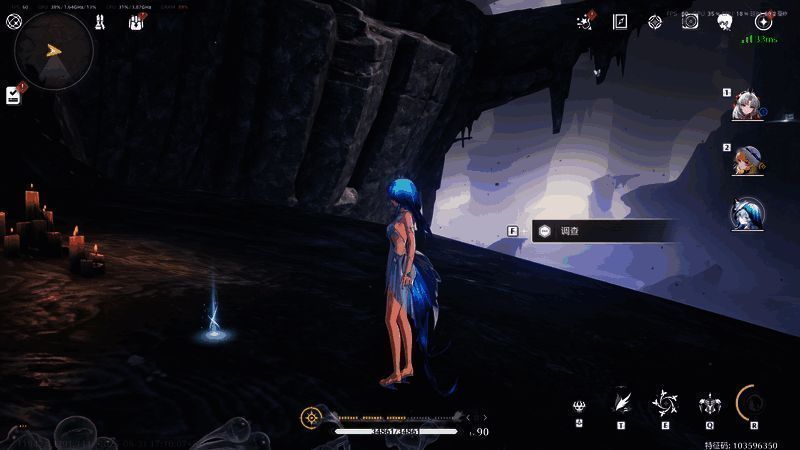Open the diamond-in-circle icon in the top bar
Screen dimensions: 800x450
(x=655, y=21)
